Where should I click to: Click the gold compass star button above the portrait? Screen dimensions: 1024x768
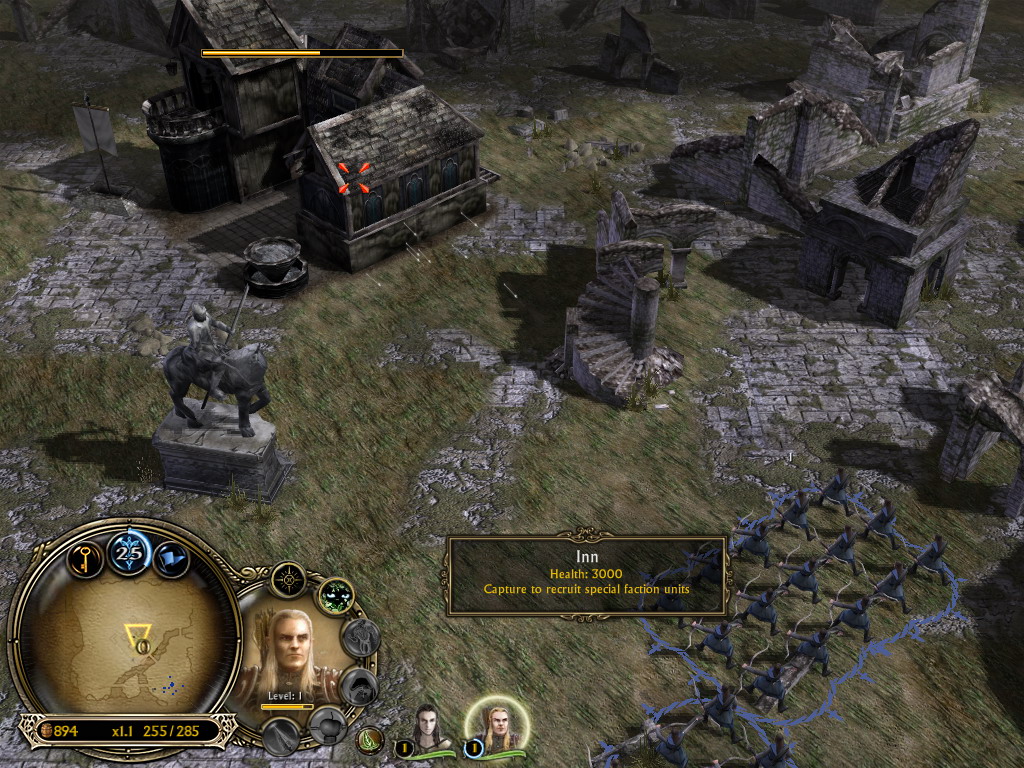(x=288, y=580)
